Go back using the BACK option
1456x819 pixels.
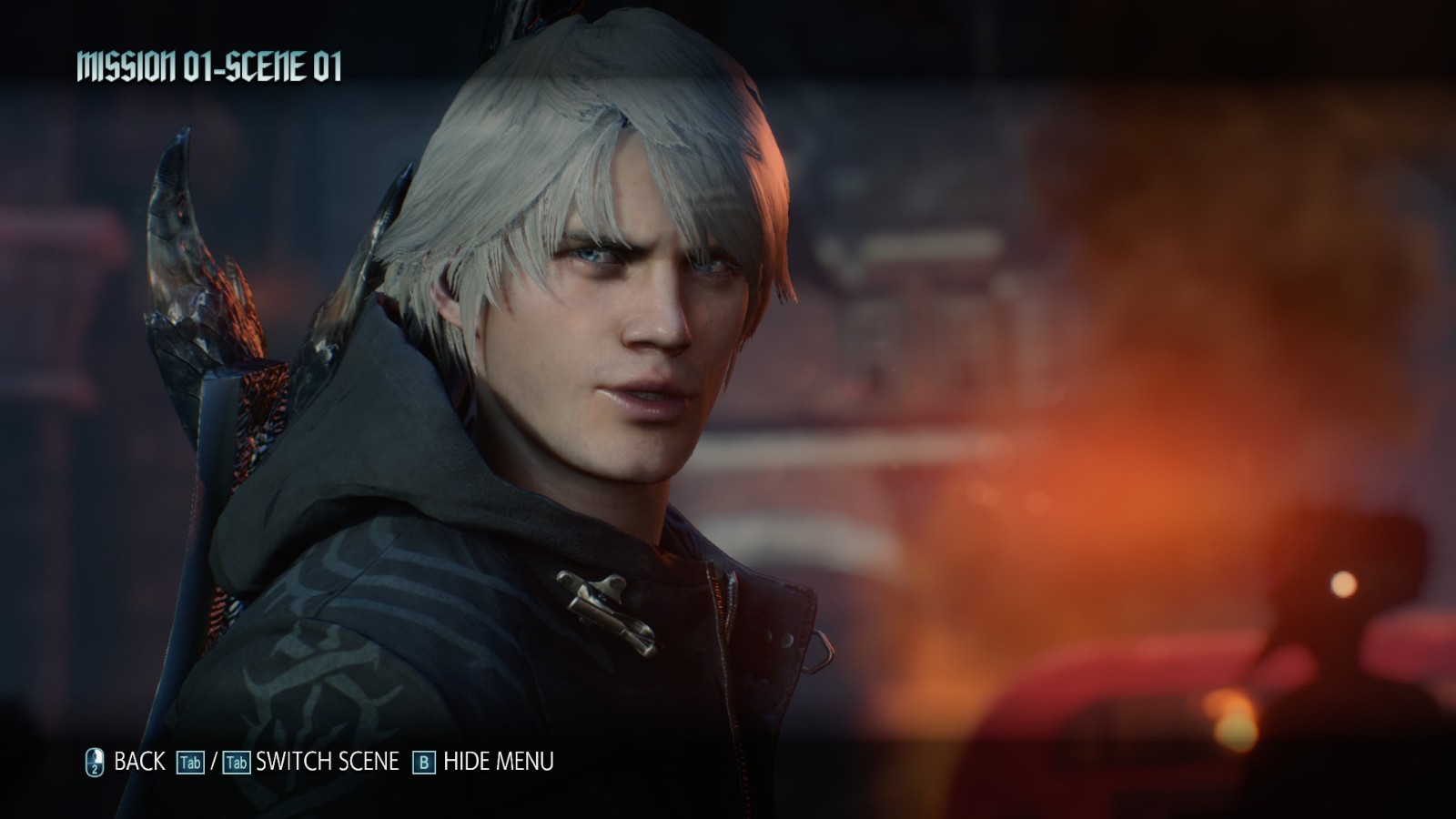coord(138,762)
